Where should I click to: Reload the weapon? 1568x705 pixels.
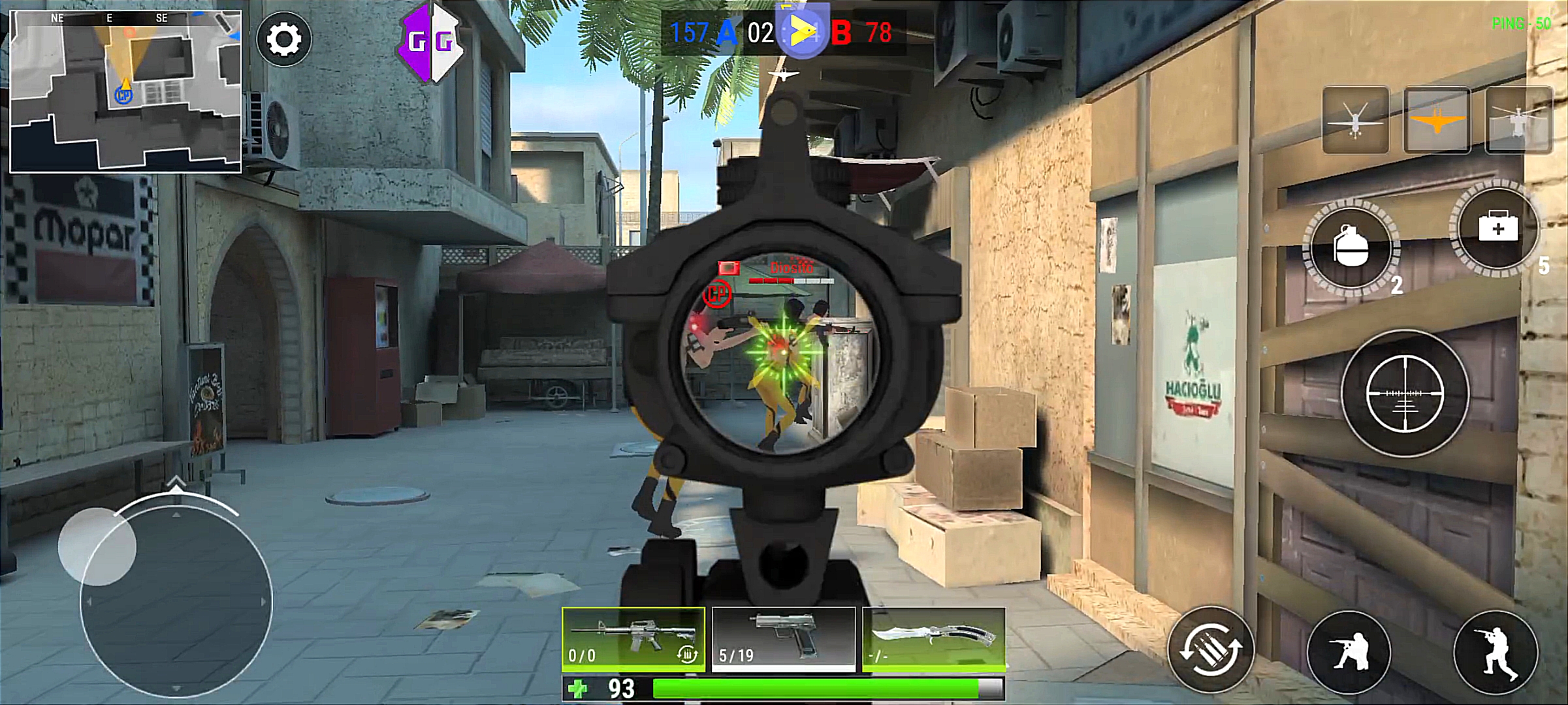click(x=1210, y=650)
